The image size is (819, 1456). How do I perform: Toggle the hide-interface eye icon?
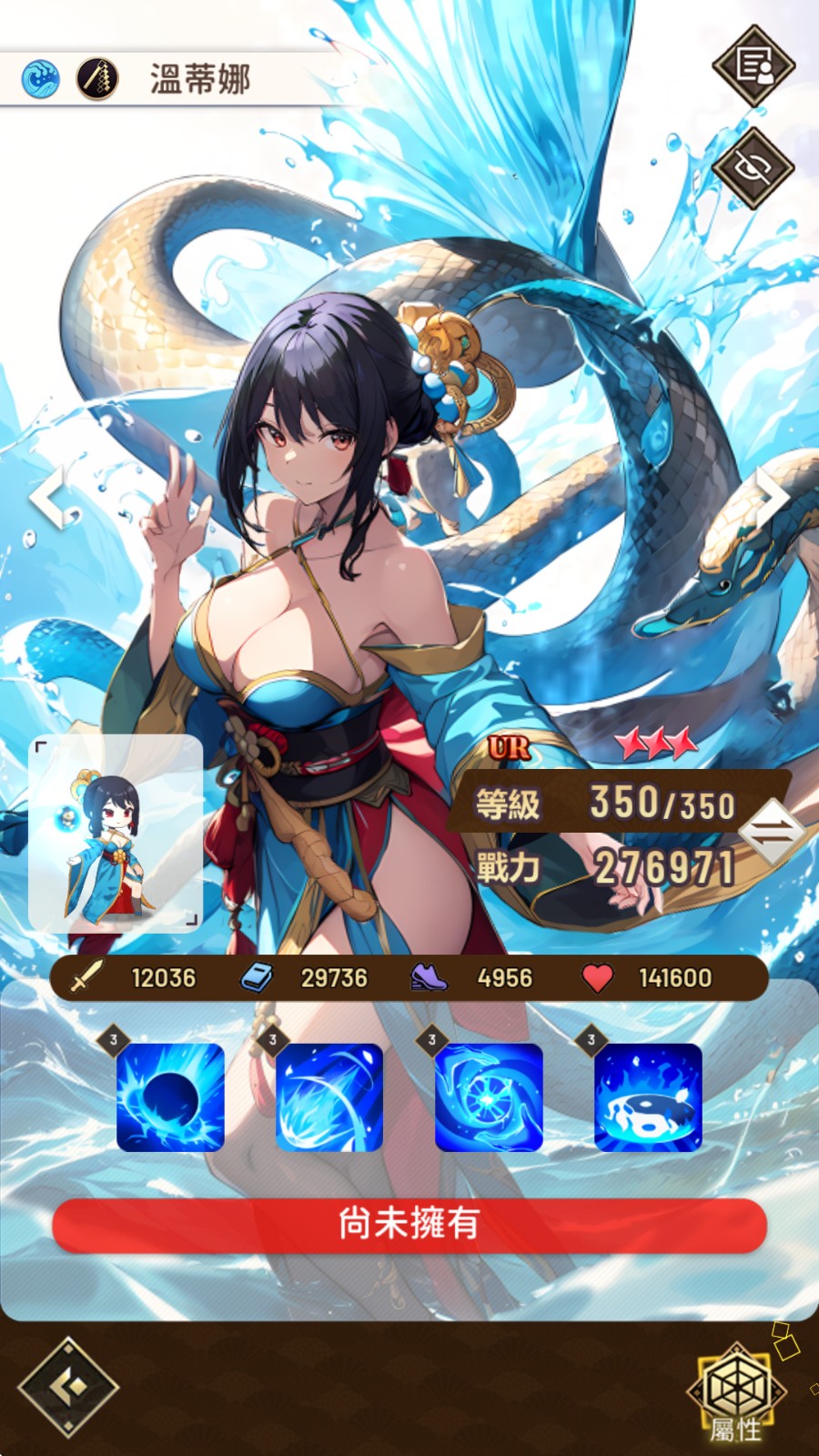point(753,168)
